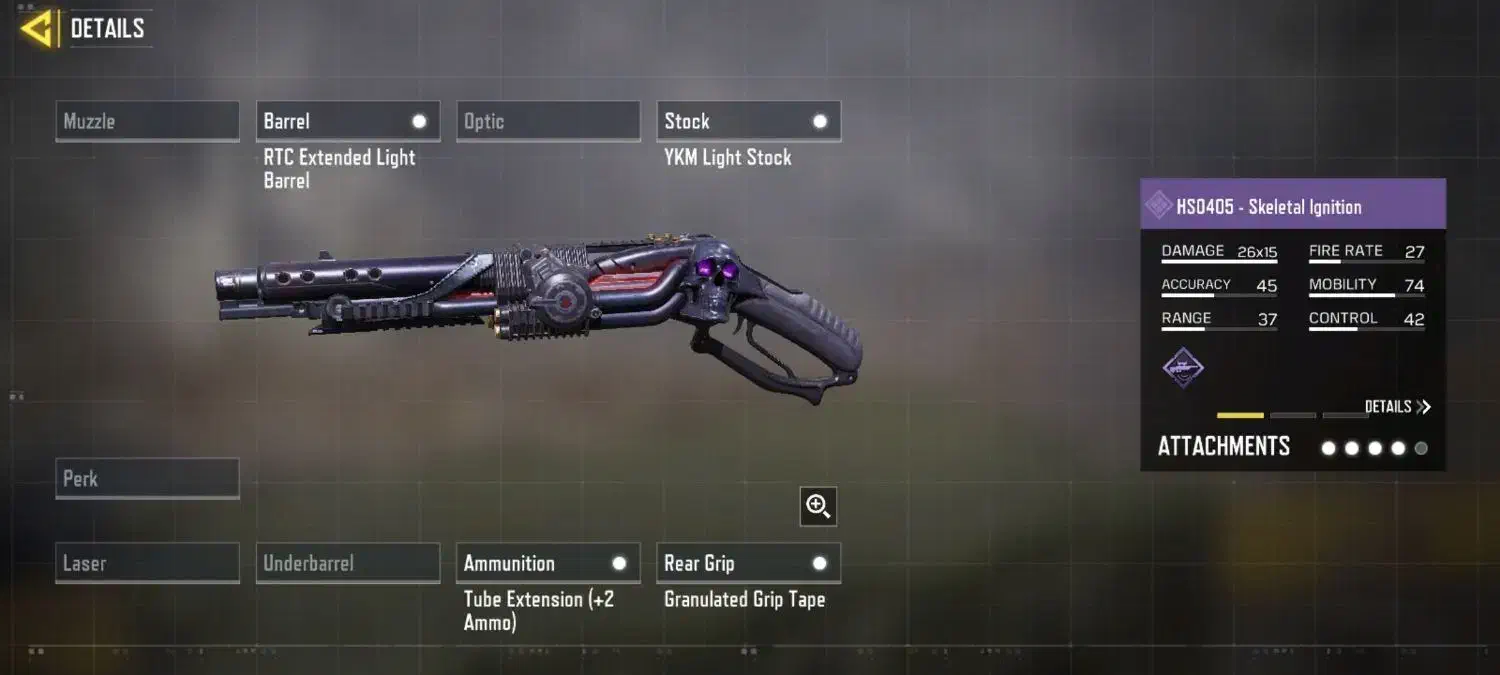Open the Laser attachment slot

click(x=147, y=563)
